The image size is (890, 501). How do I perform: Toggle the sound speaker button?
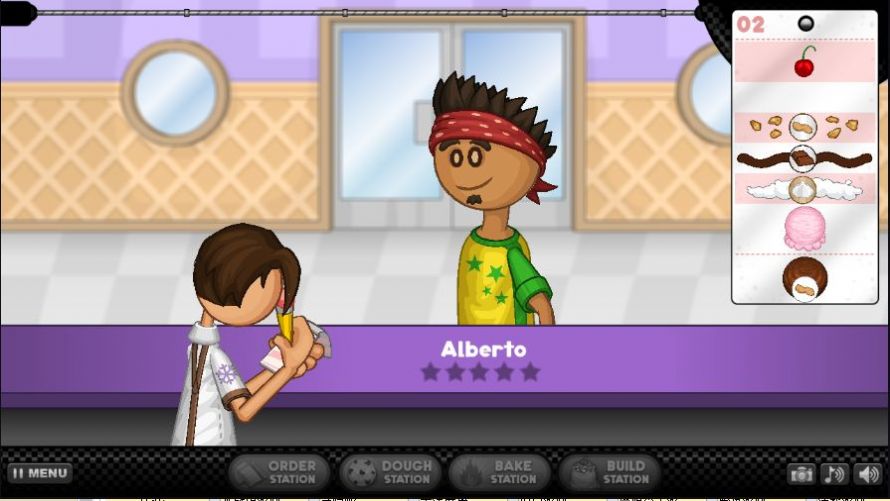(865, 474)
